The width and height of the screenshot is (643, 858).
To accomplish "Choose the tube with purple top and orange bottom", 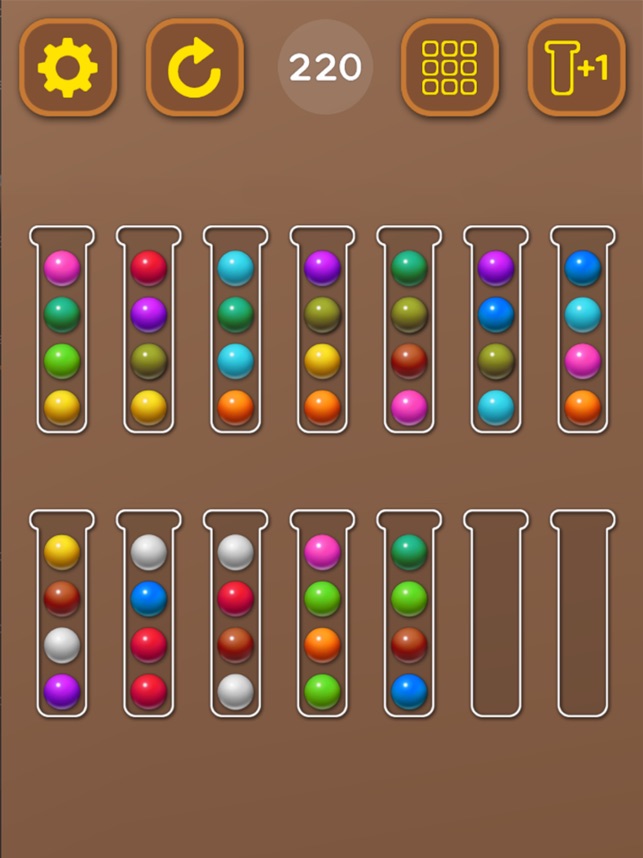I will click(322, 330).
